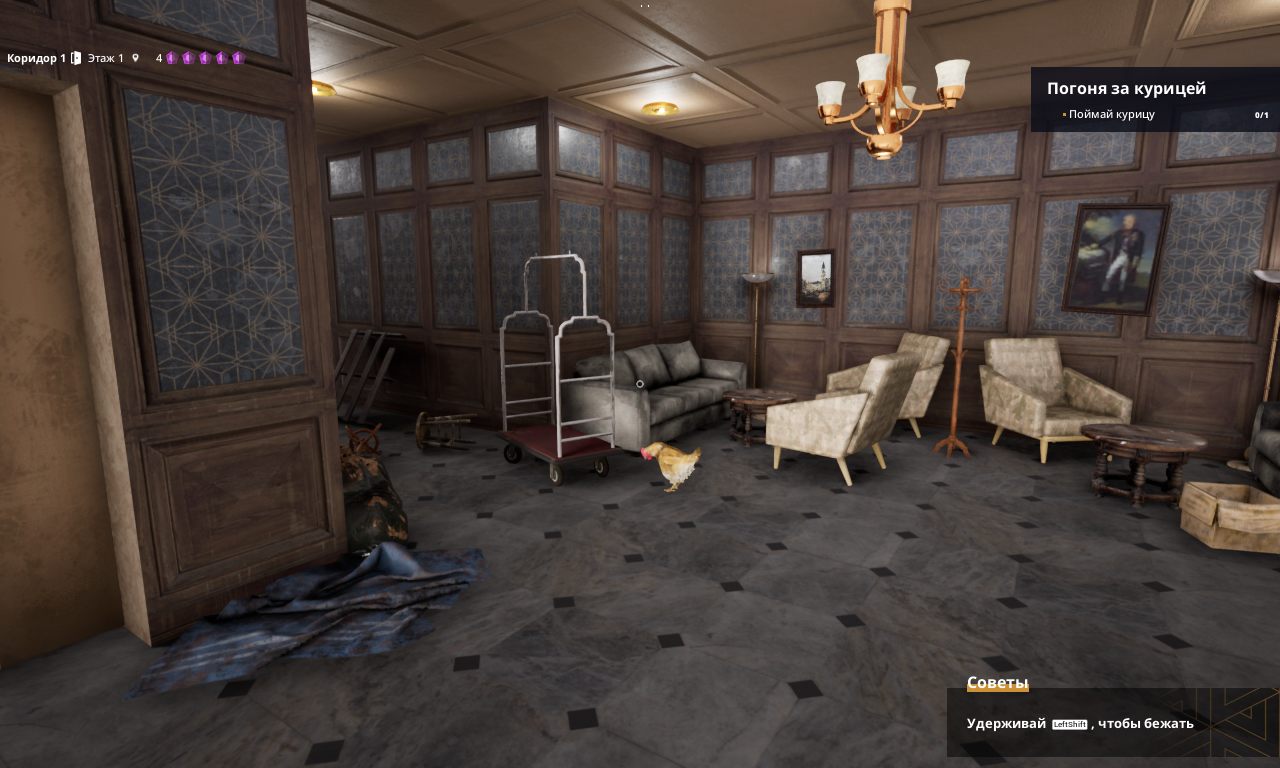
Task: Collapse the Погоня за курицей quest panel
Action: tap(1126, 89)
